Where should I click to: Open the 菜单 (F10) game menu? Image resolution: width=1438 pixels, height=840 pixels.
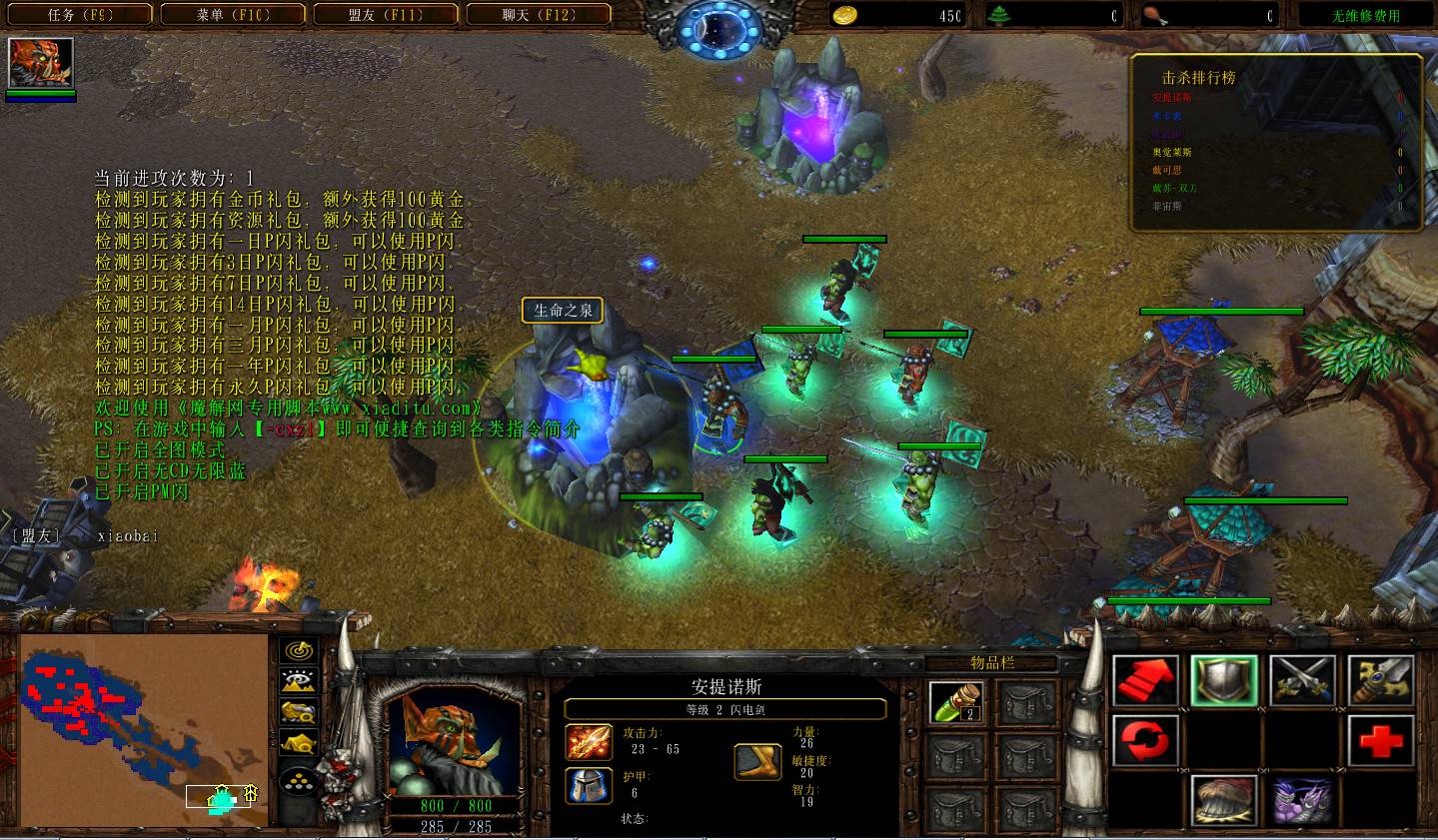[x=234, y=15]
